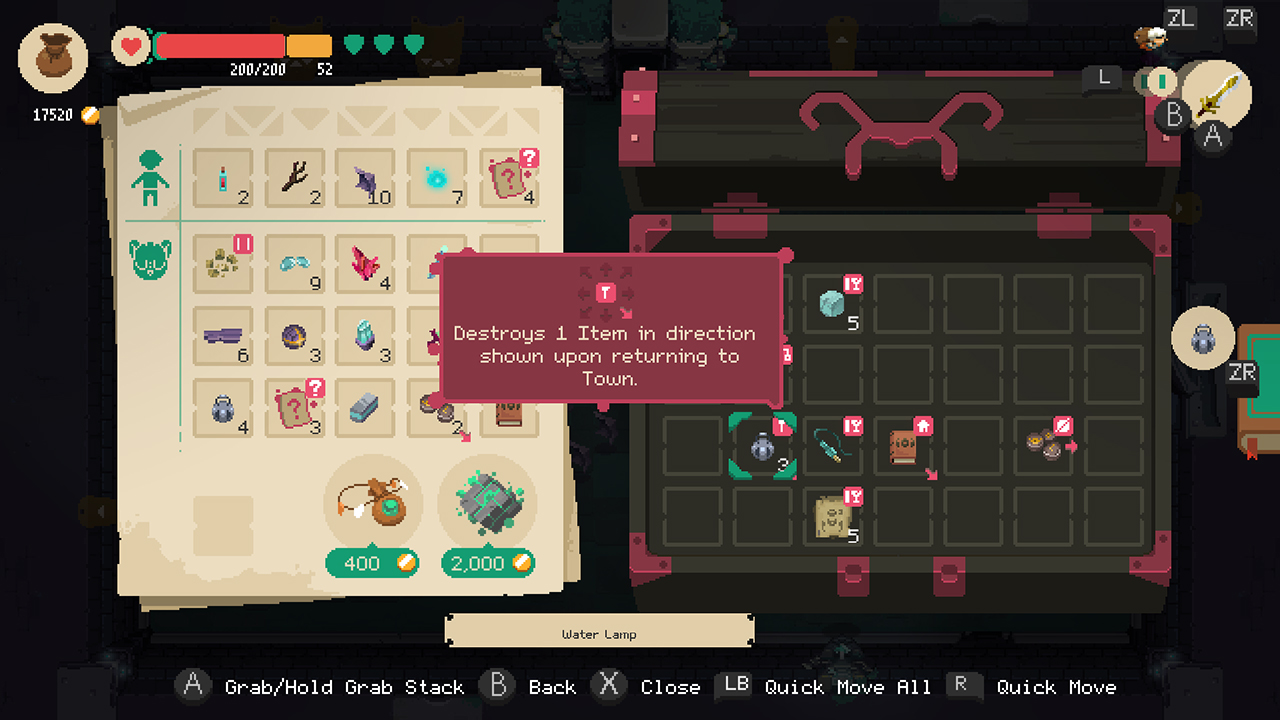Select the lamp item in the bottom inventory row
The image size is (1280, 720).
(222, 408)
